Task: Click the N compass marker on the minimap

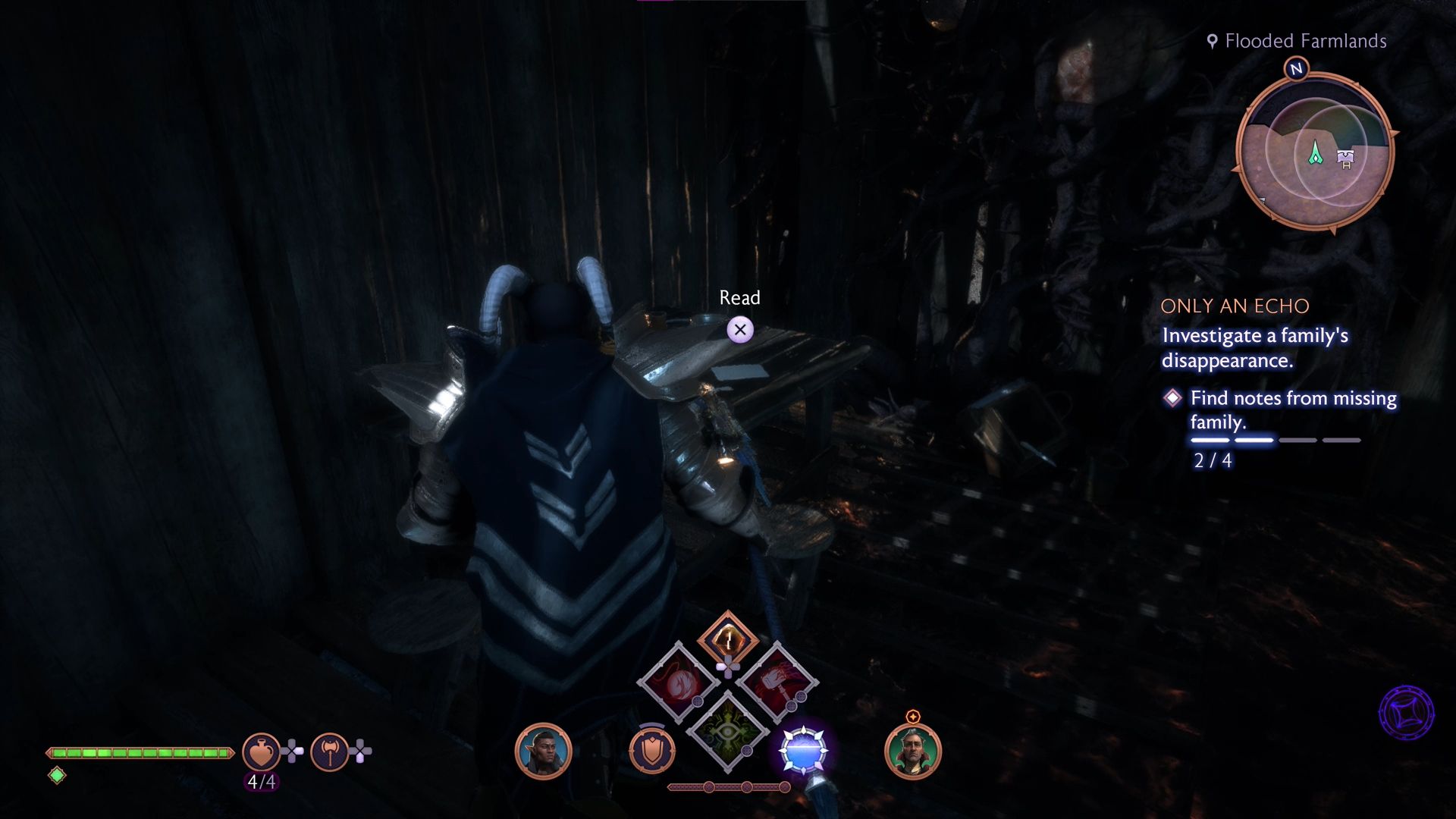Action: coord(1297,69)
